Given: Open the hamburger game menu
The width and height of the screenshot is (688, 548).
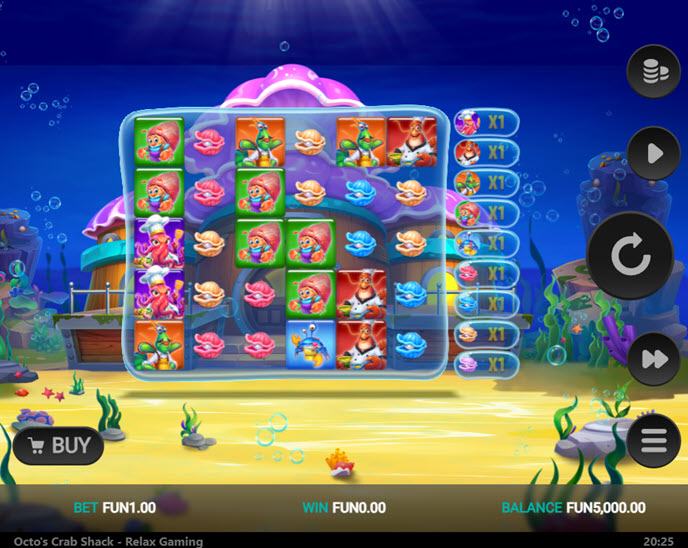Looking at the screenshot, I should [x=653, y=440].
